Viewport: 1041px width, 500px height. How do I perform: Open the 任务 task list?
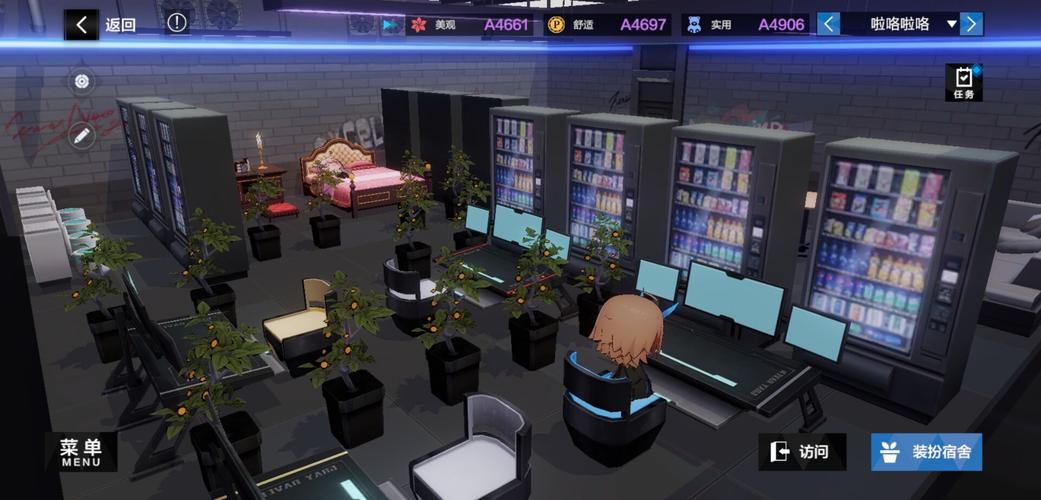963,82
